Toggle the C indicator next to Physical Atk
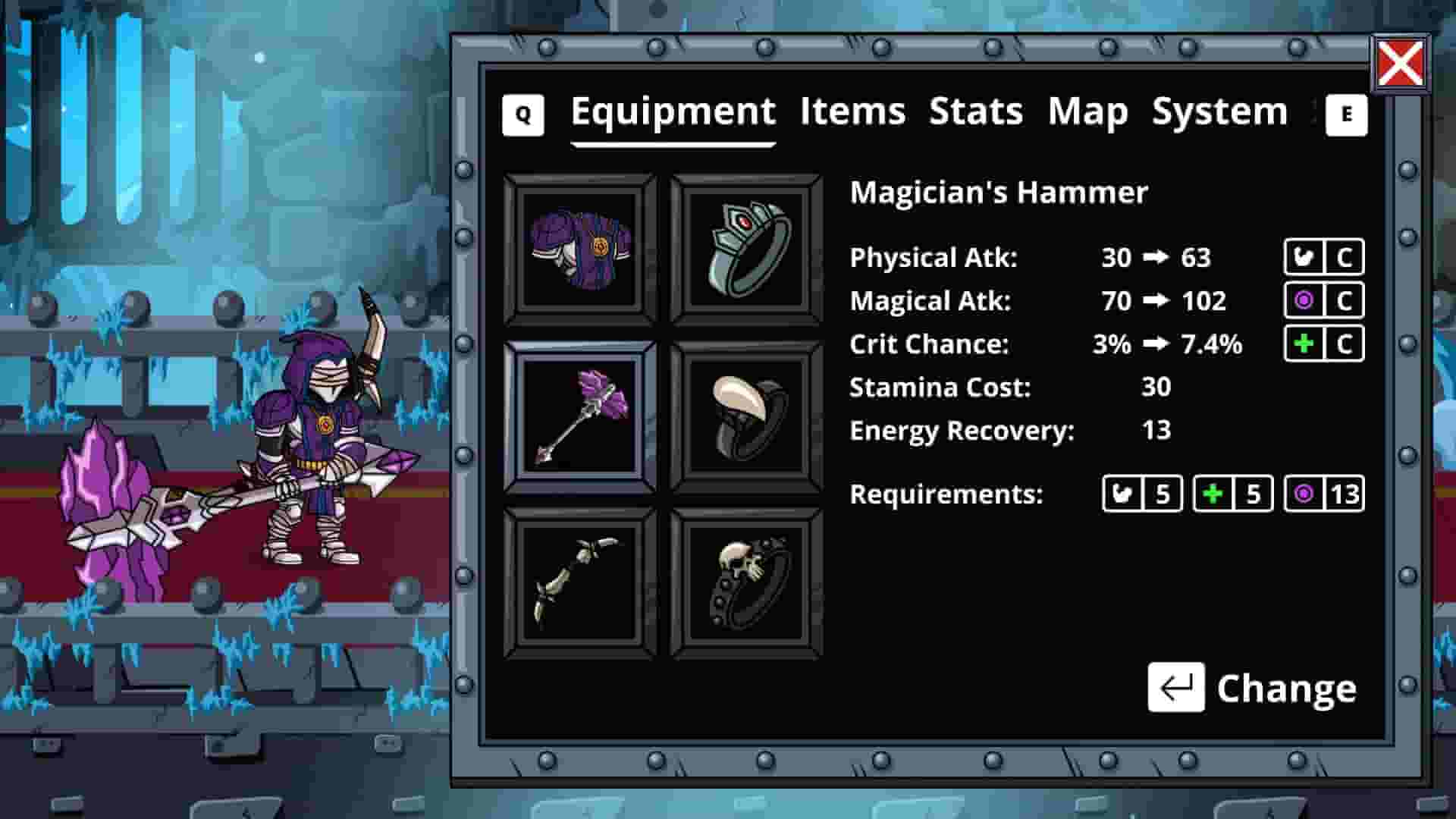 point(1344,257)
